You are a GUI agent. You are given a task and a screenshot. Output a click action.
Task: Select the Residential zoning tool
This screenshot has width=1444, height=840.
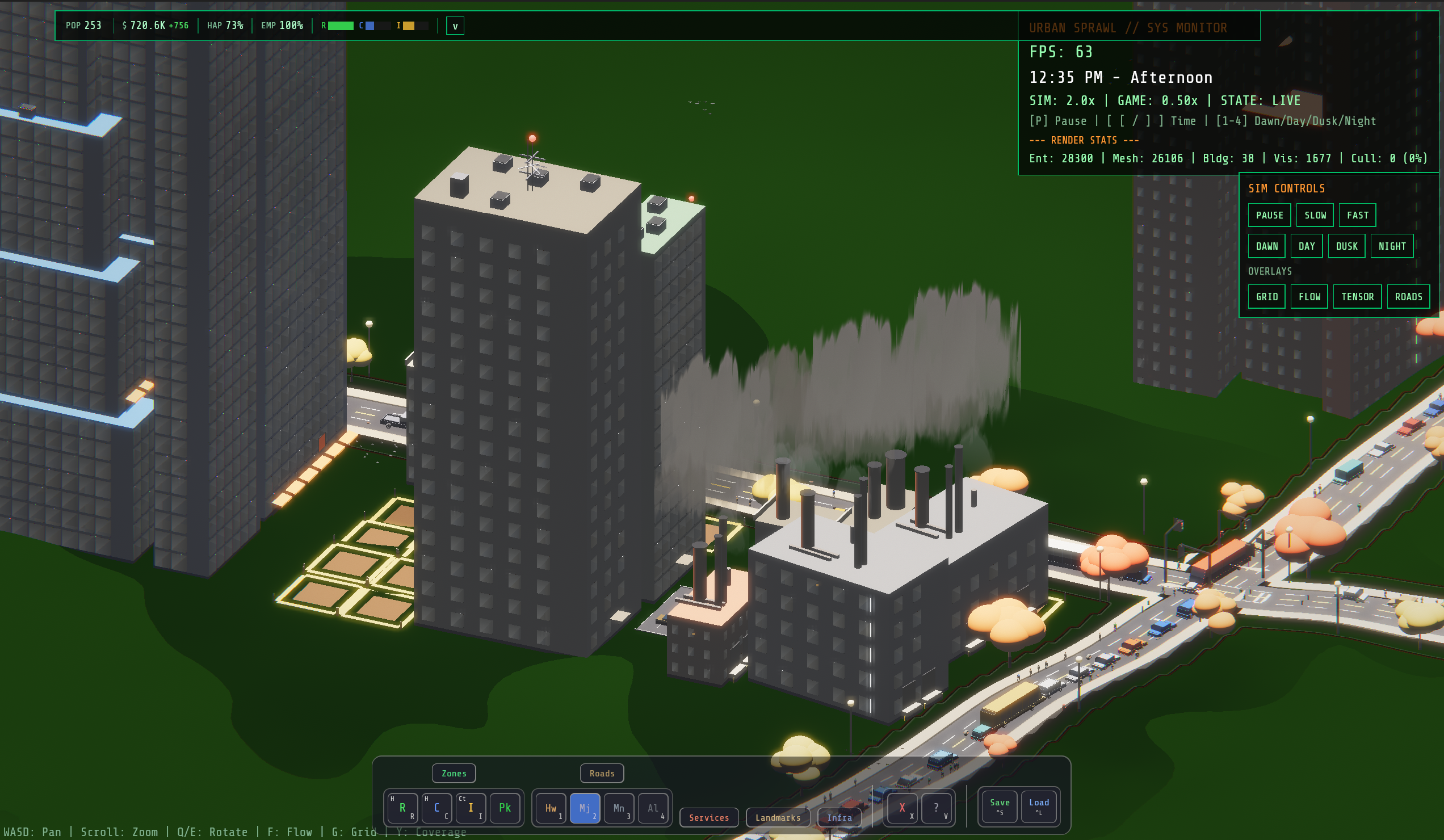(x=403, y=808)
